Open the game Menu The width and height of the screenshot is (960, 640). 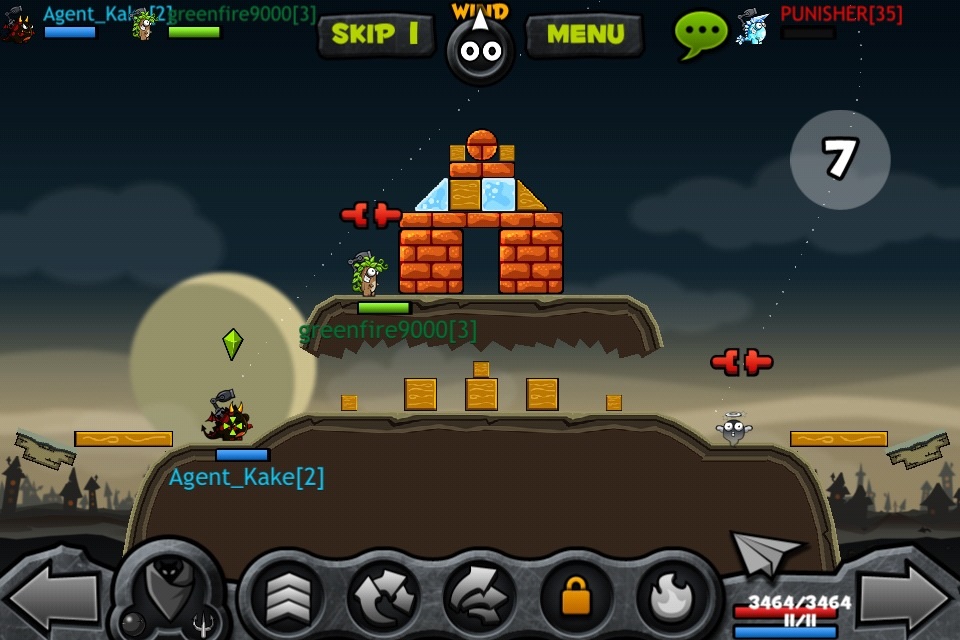[x=585, y=34]
